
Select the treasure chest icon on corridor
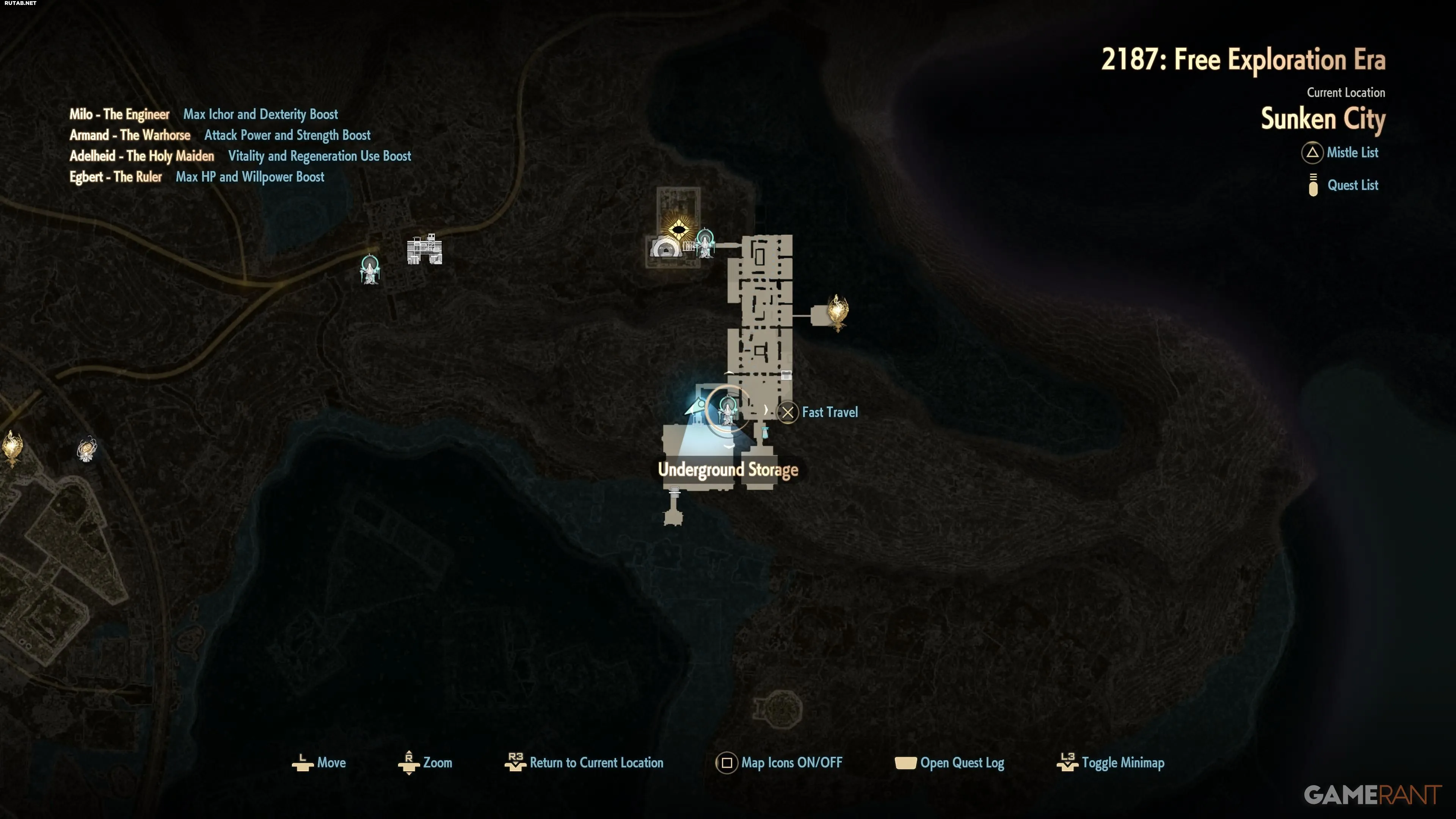click(x=786, y=375)
